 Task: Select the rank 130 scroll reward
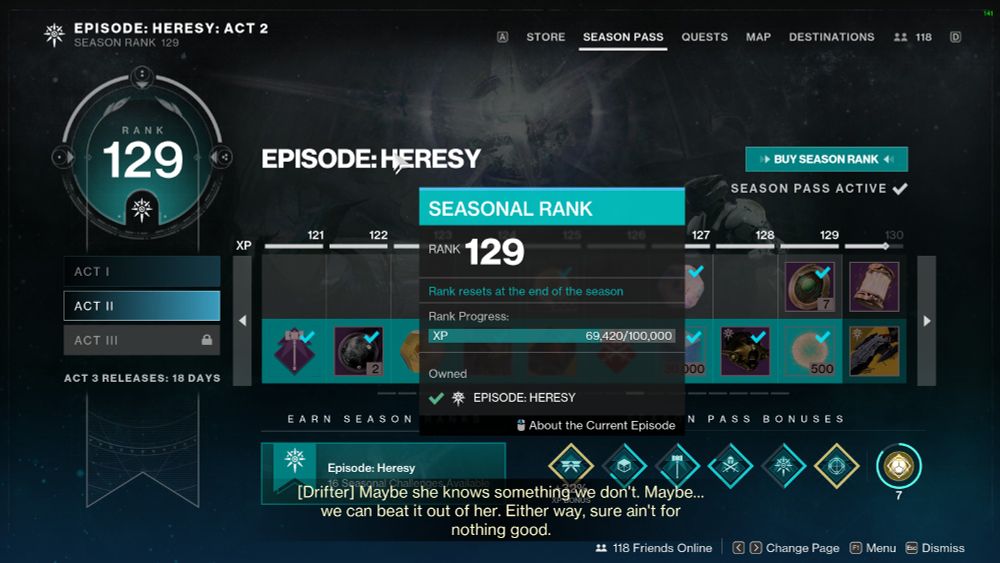click(x=873, y=286)
